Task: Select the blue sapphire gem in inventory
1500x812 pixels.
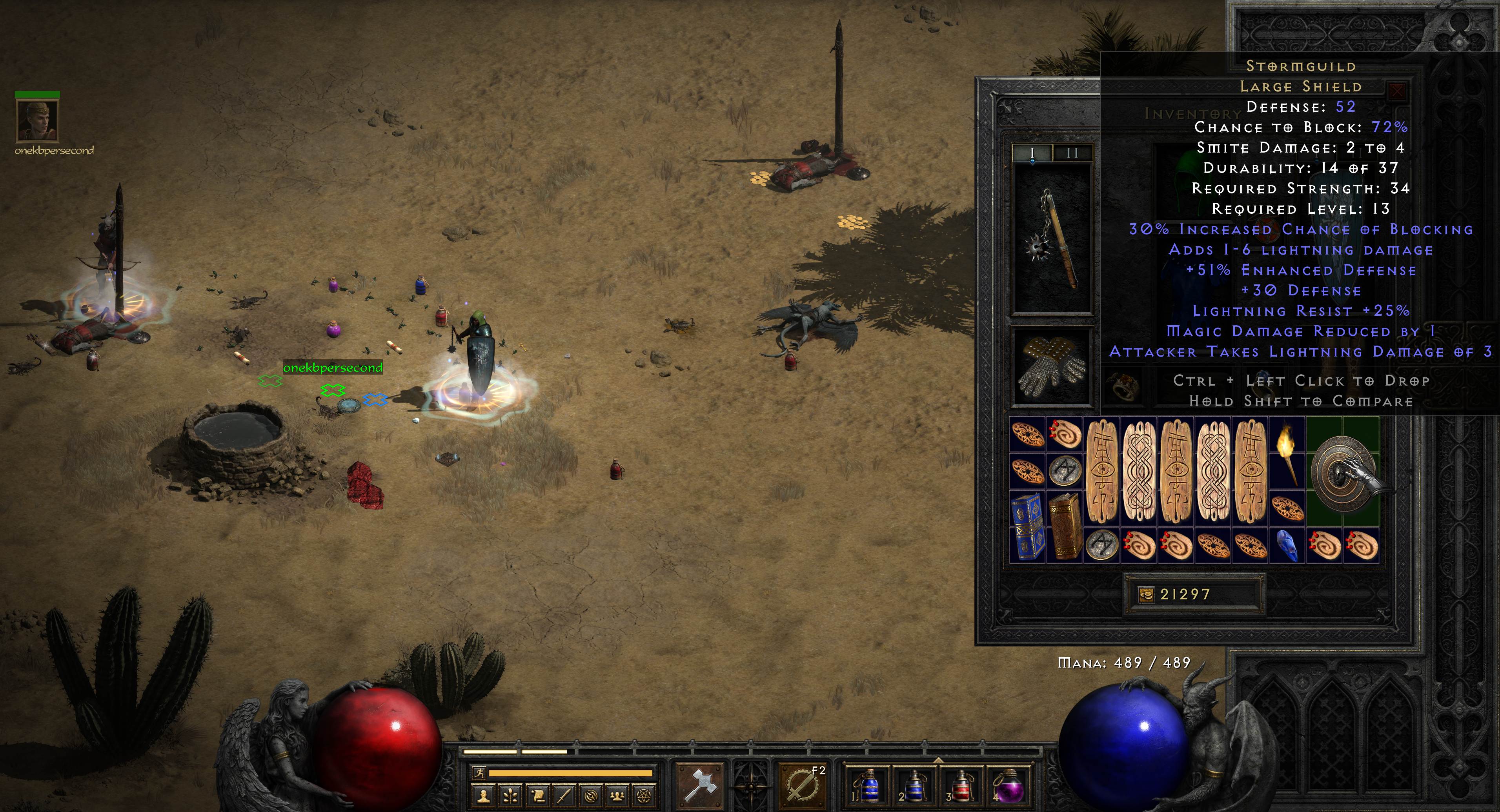Action: pos(1287,546)
